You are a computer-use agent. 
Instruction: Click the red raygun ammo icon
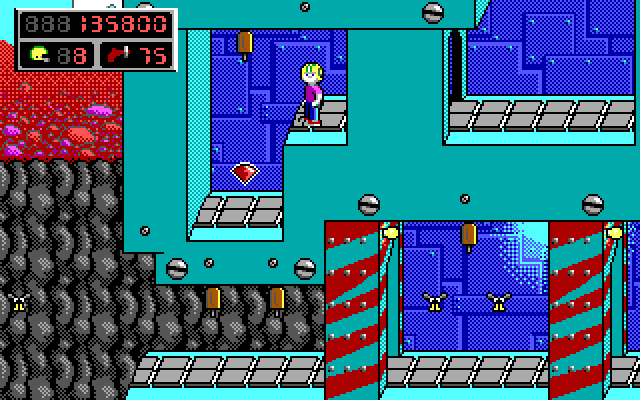pos(119,55)
